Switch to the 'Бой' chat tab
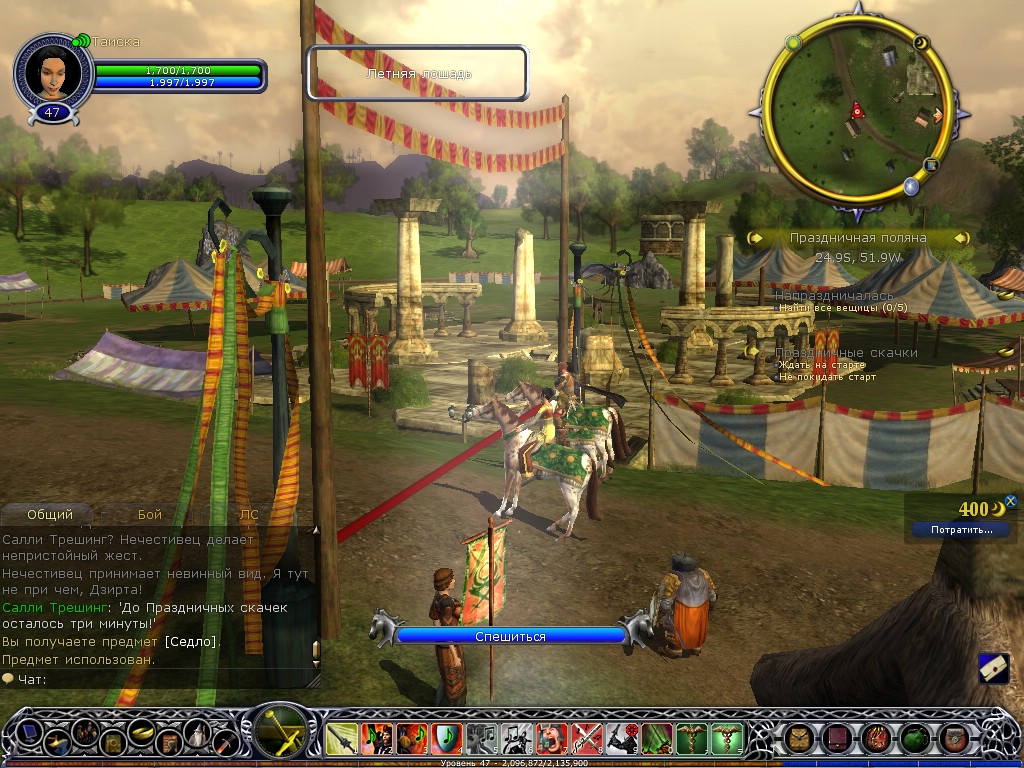 [150, 515]
